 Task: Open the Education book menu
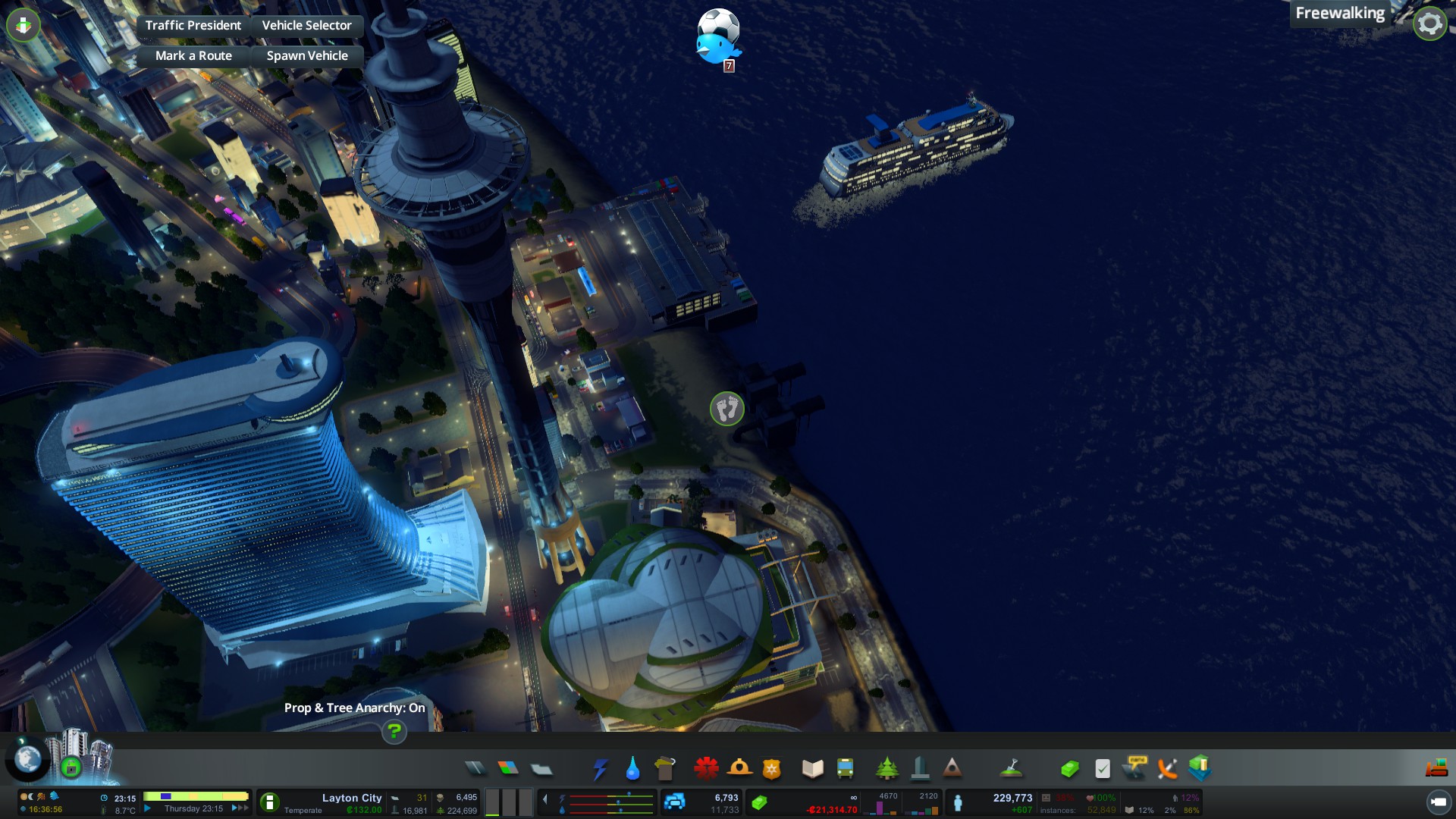point(812,769)
